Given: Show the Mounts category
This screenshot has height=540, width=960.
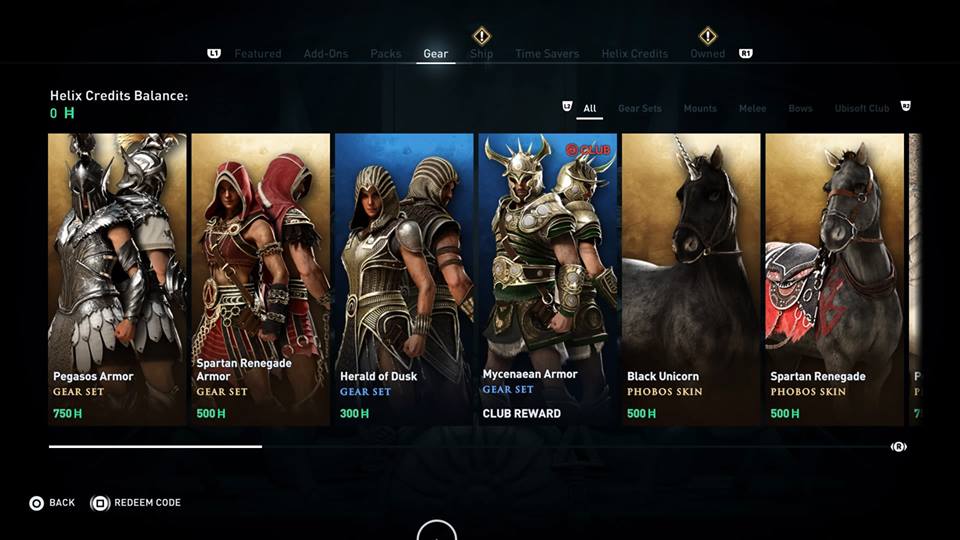Looking at the screenshot, I should (x=700, y=109).
